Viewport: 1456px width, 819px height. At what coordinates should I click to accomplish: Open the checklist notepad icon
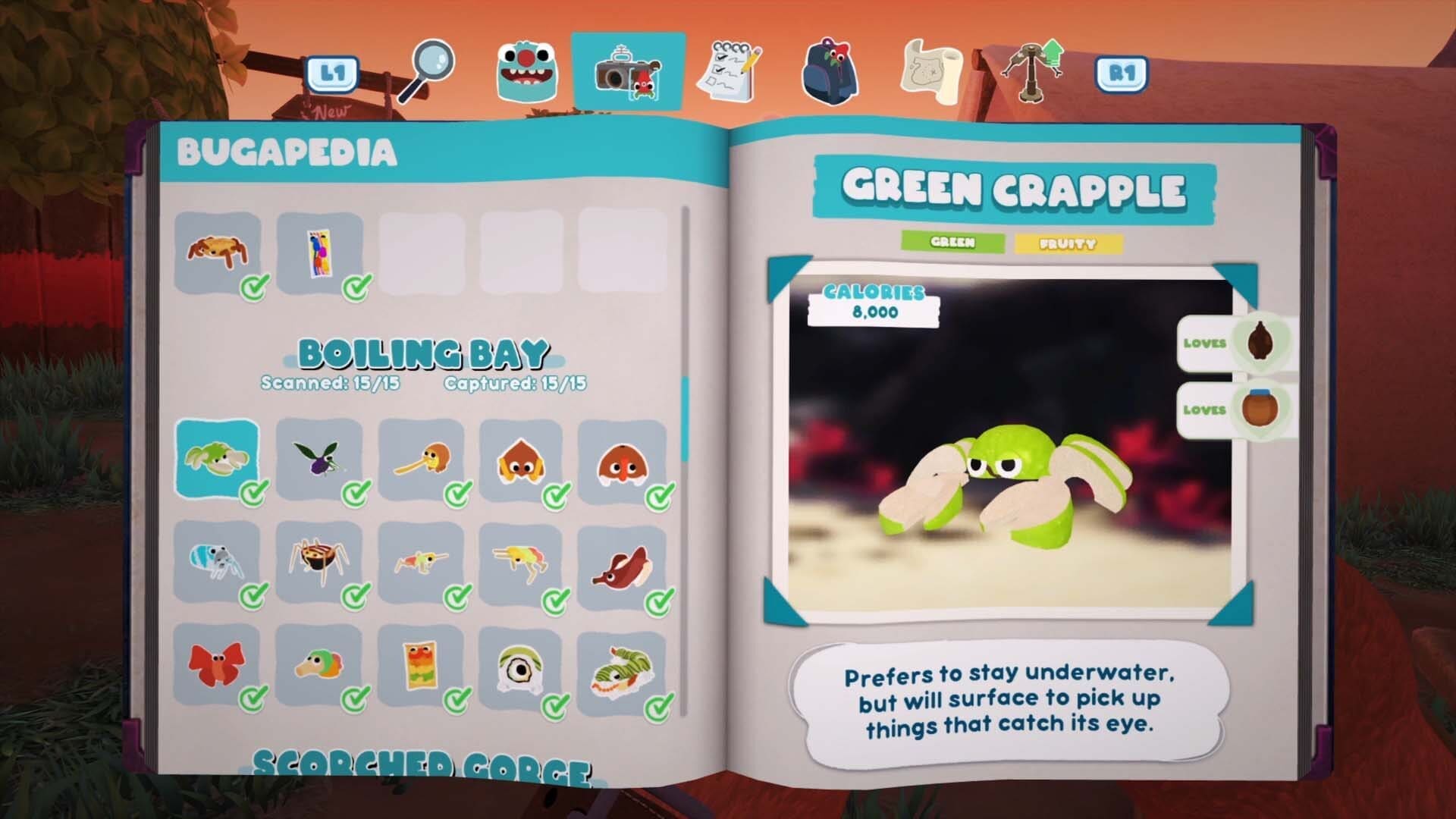coord(732,71)
